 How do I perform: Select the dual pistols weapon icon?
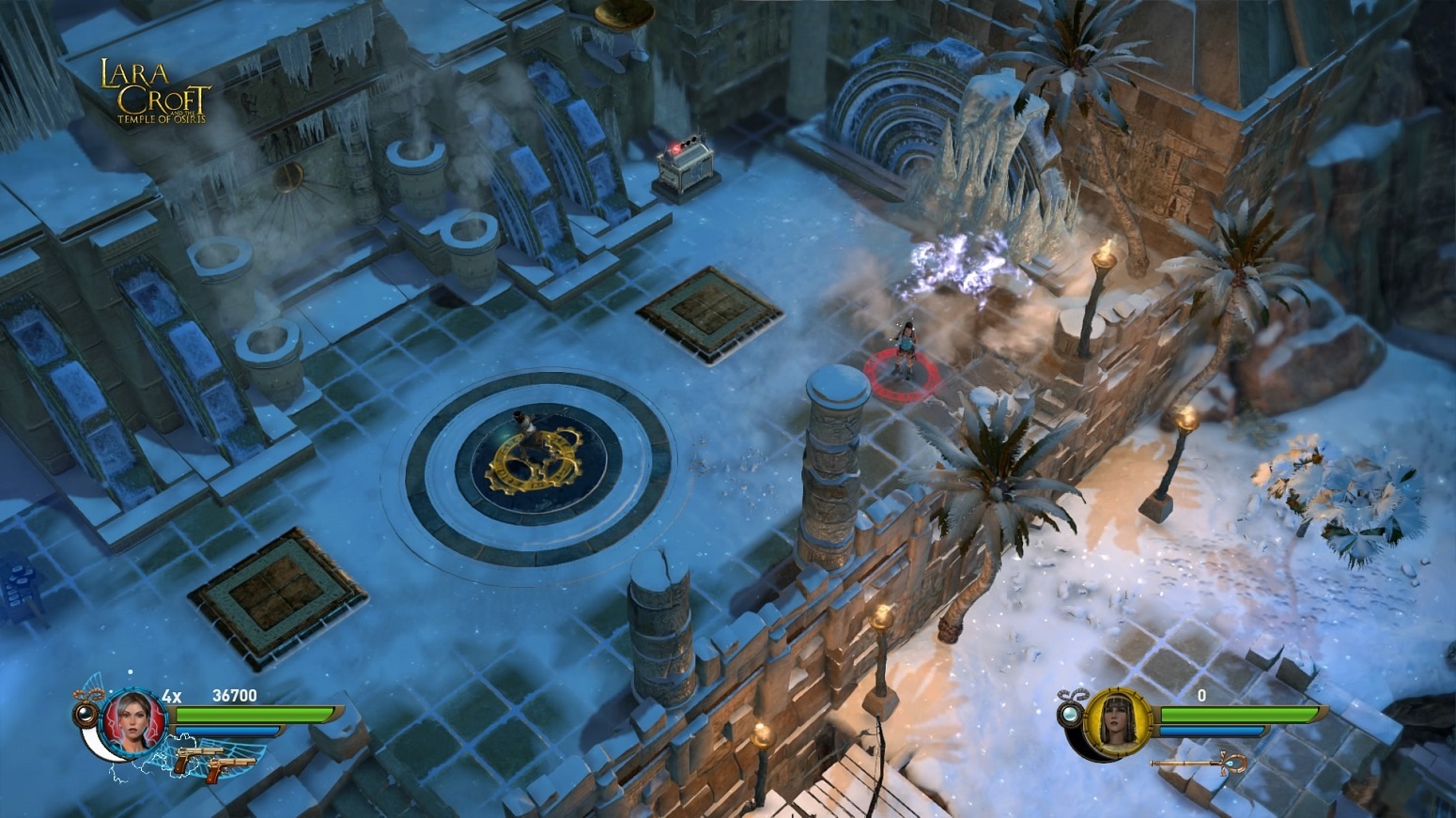tap(212, 758)
